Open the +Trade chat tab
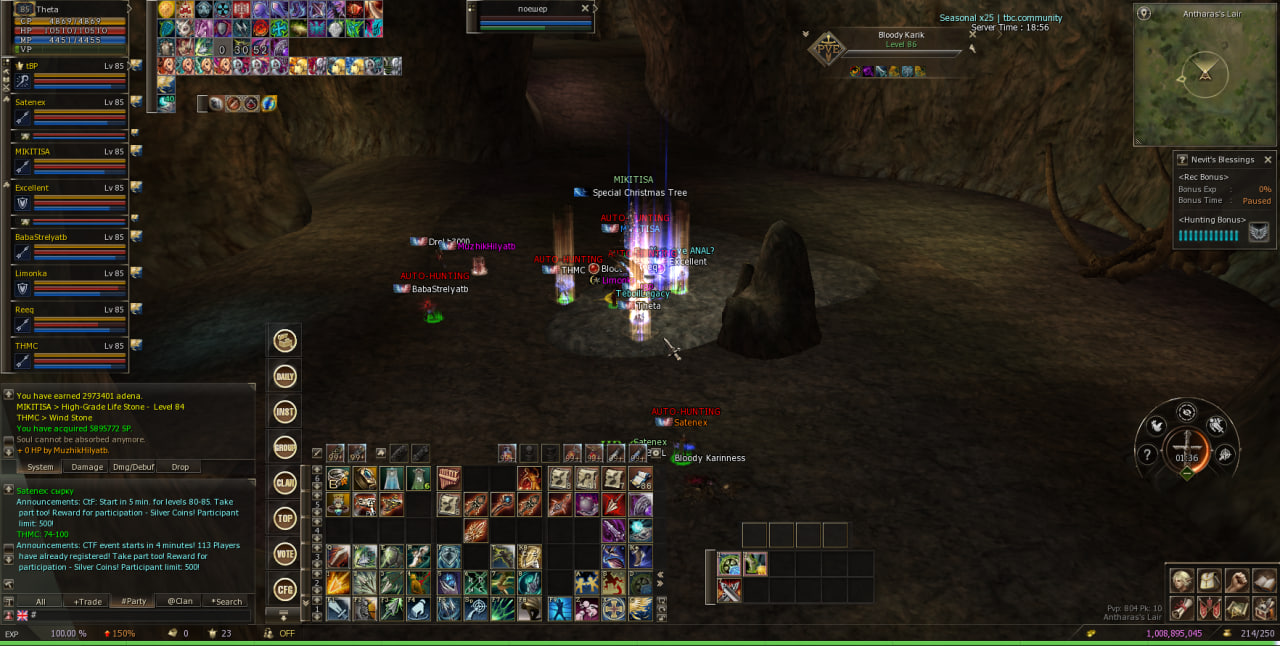1280x646 pixels. [87, 601]
